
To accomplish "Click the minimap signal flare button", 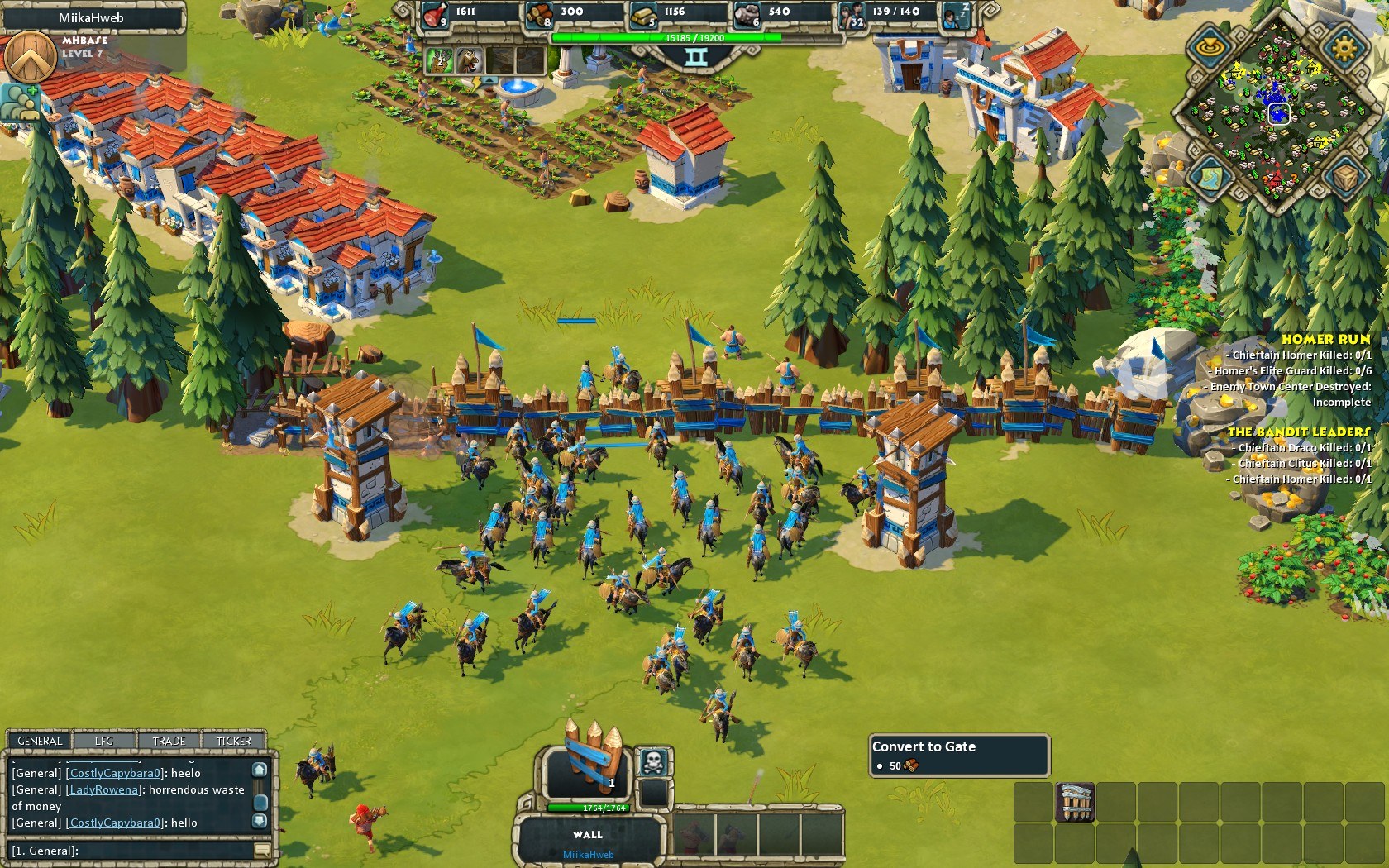I will point(1210,47).
